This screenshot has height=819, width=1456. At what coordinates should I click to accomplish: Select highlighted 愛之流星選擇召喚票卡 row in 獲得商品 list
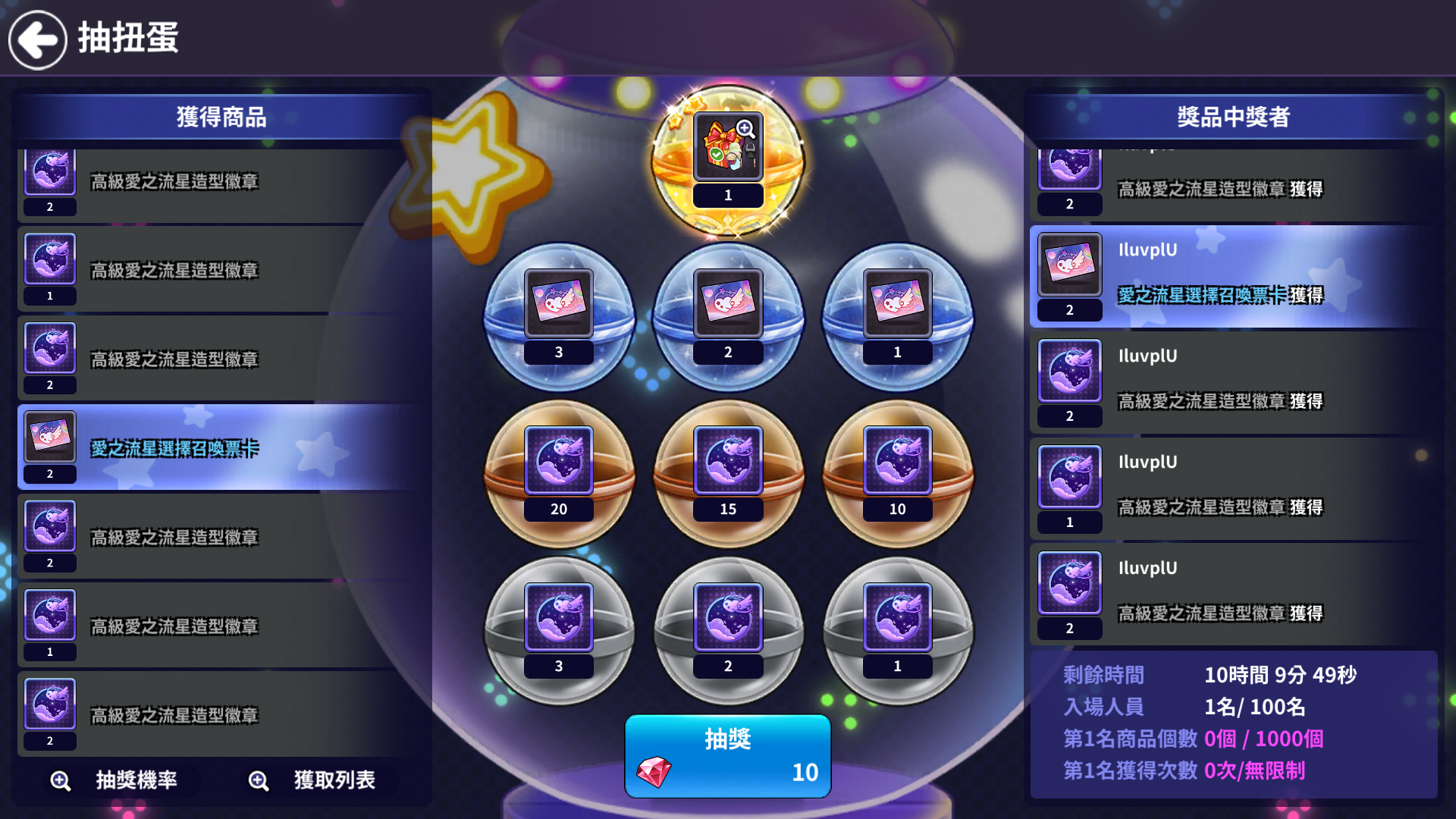pyautogui.click(x=220, y=447)
